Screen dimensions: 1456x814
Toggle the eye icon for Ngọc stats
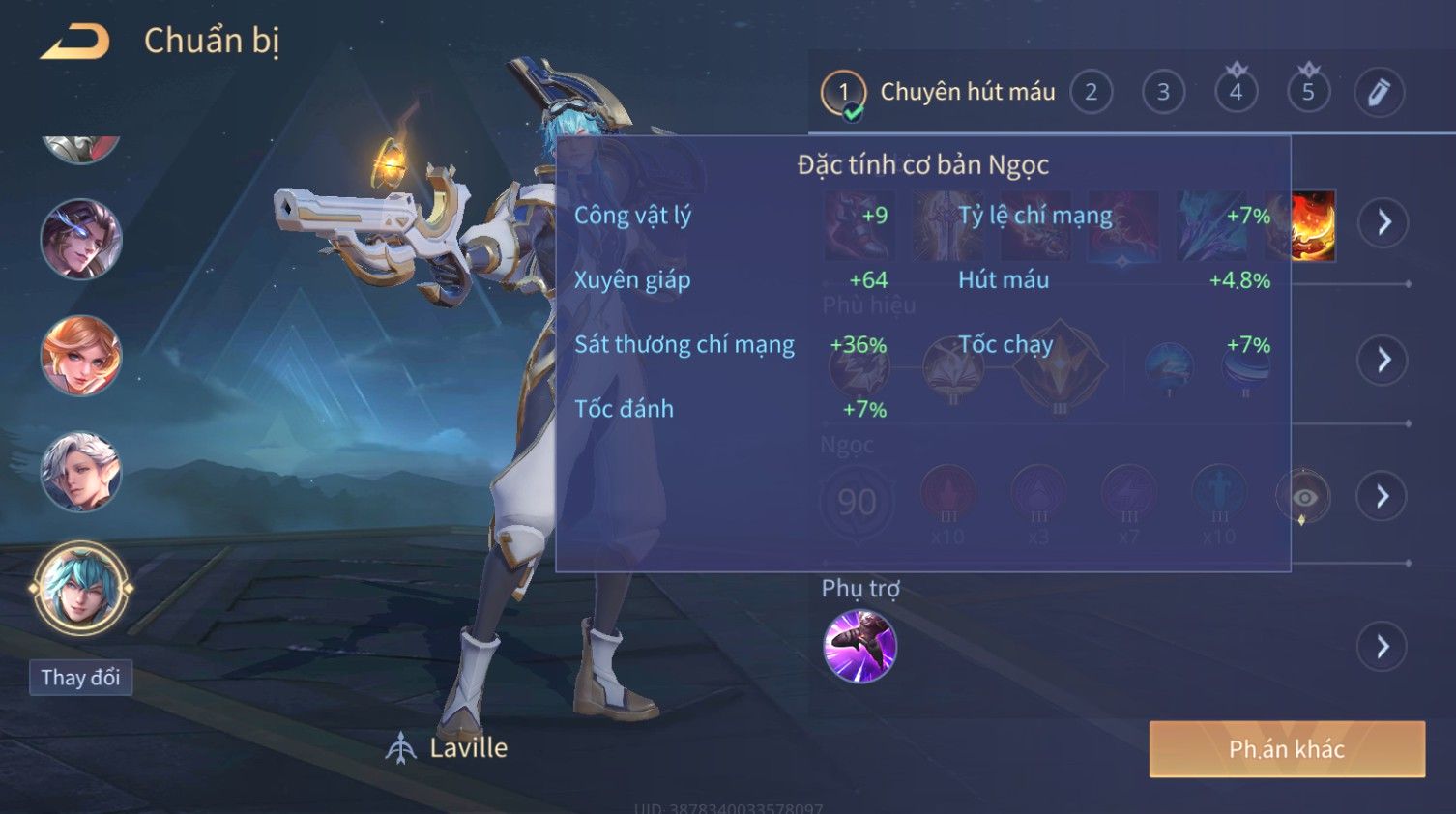coord(1304,498)
